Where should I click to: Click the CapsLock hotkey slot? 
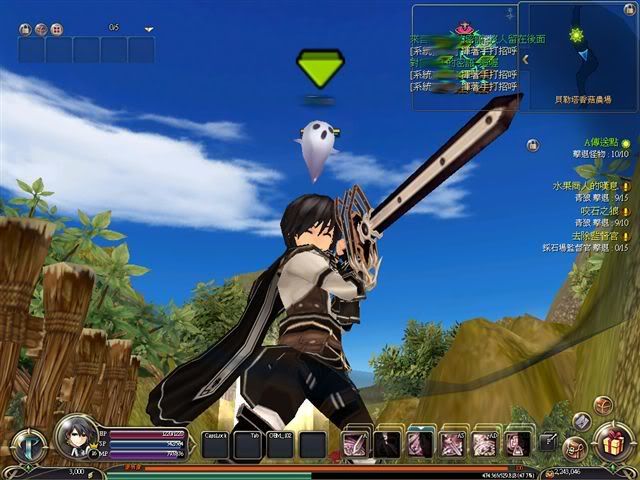tap(216, 445)
